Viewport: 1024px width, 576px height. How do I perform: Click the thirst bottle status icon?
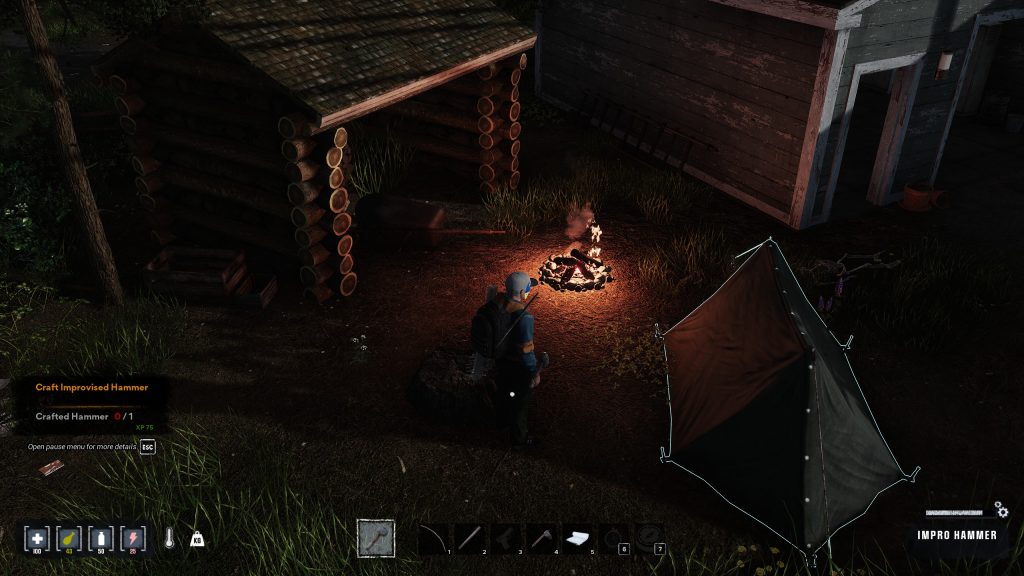[101, 537]
